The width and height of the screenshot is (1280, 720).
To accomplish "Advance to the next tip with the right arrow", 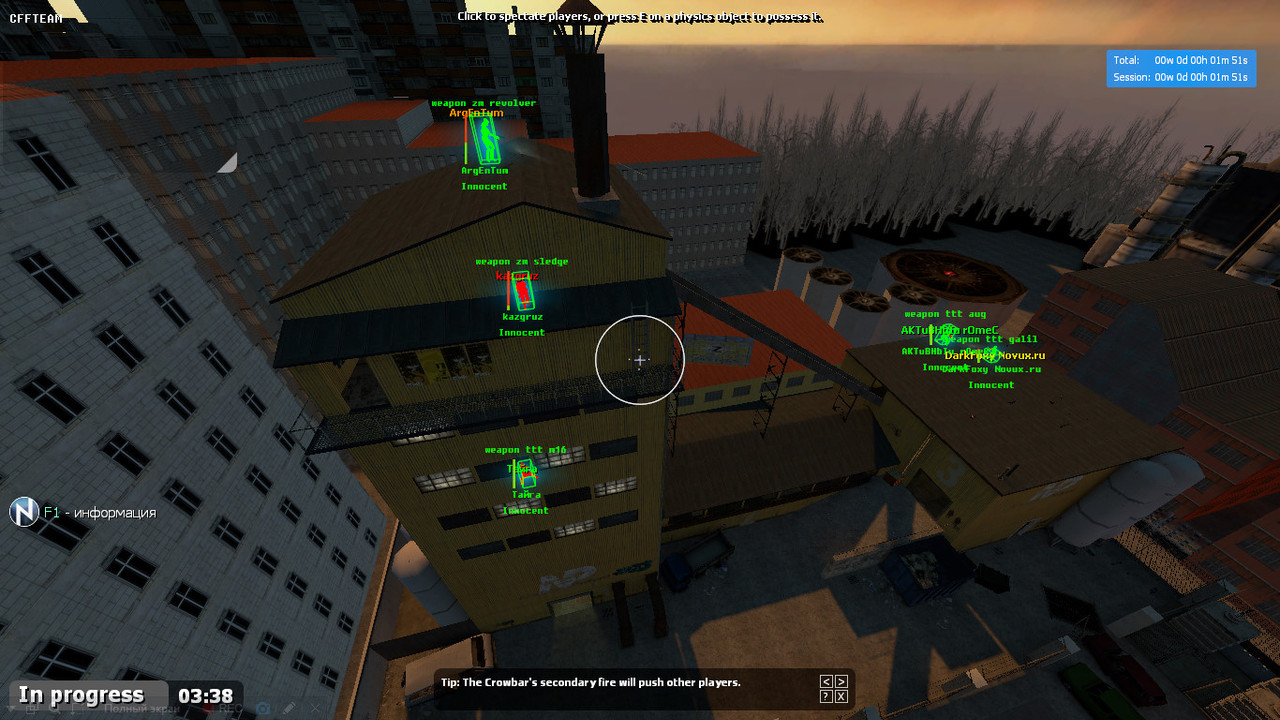I will (x=841, y=682).
